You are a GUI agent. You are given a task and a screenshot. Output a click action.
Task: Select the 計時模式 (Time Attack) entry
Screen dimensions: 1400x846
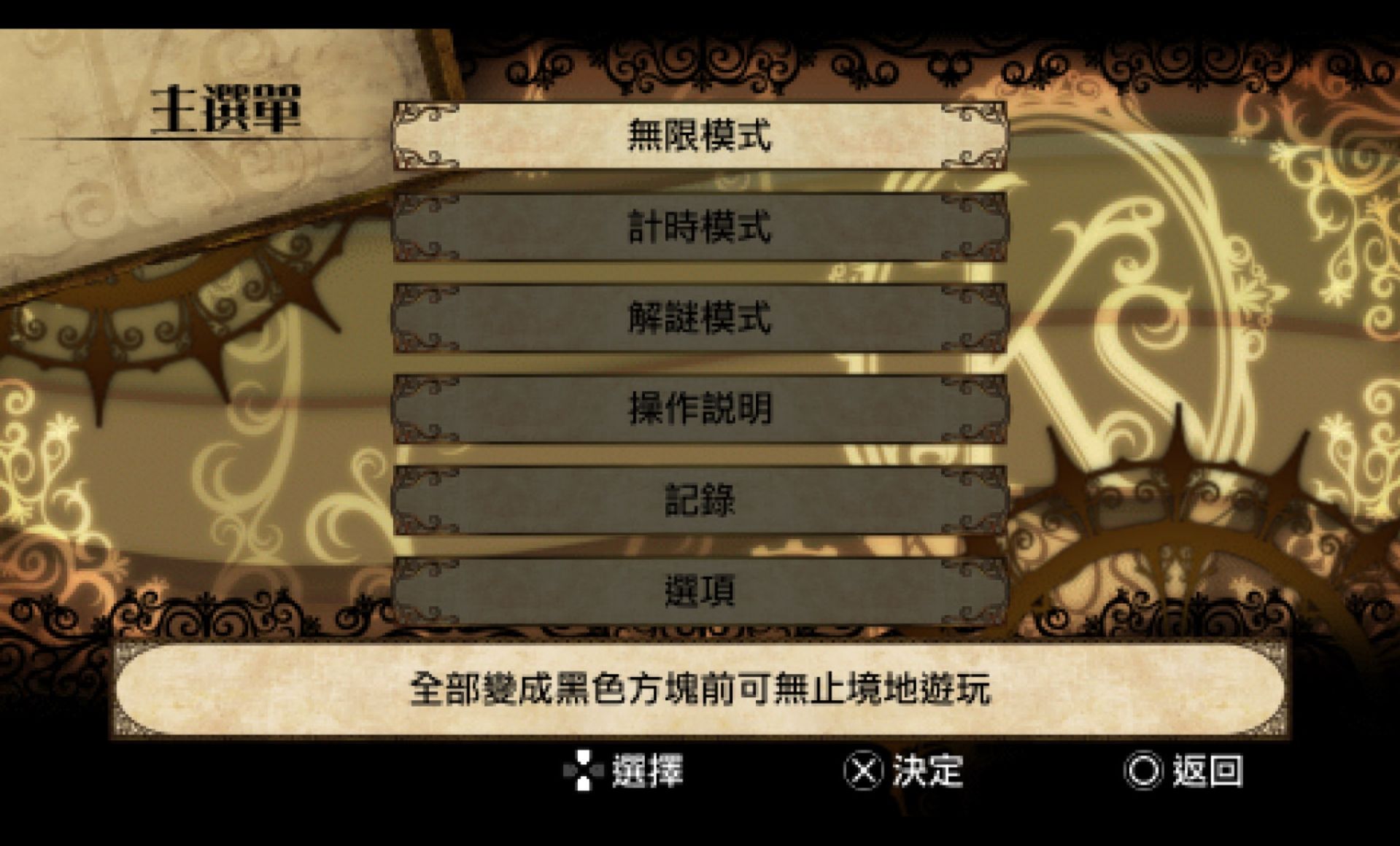tap(700, 228)
